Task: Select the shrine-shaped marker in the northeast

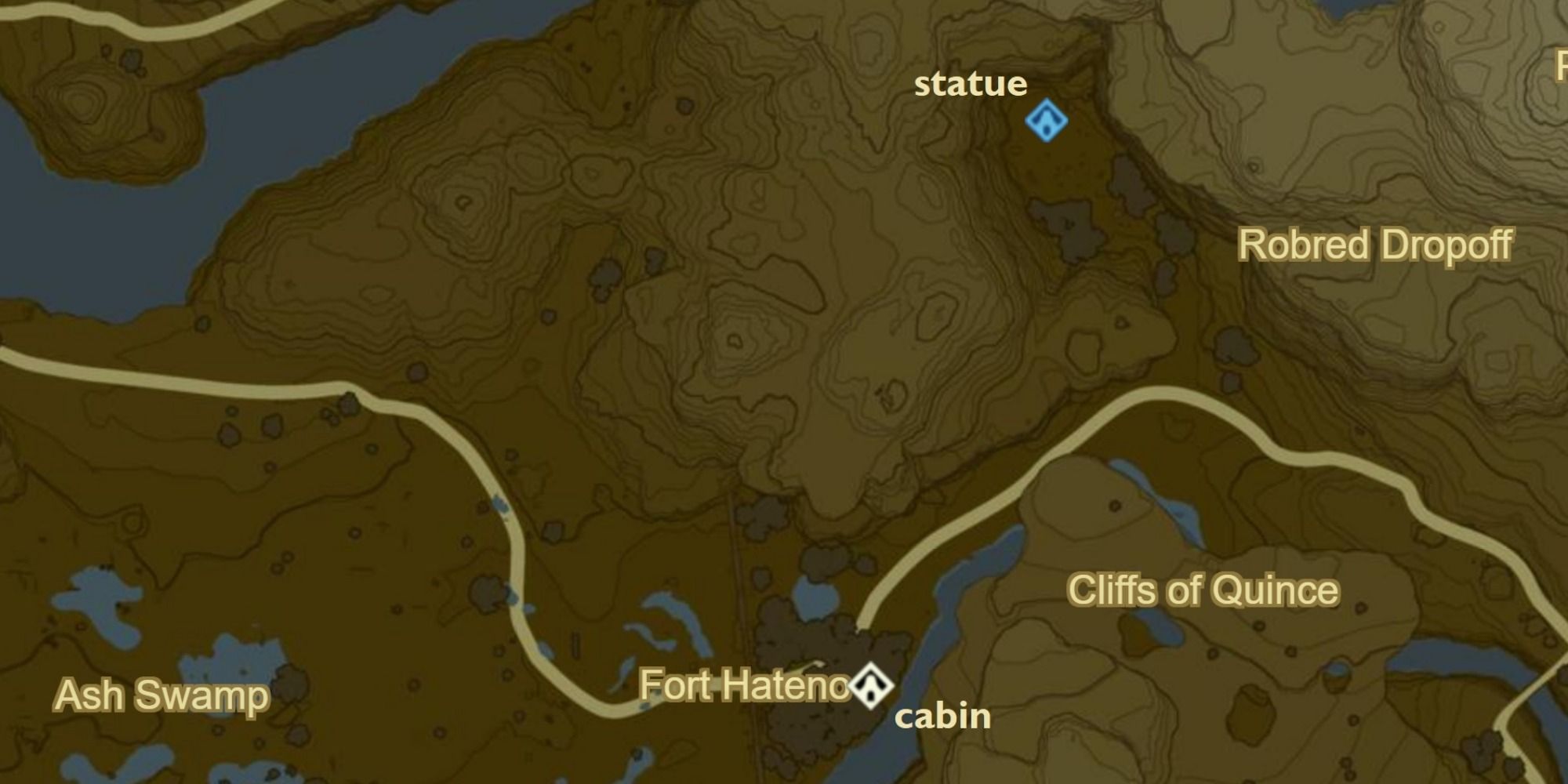Action: pos(1048,122)
